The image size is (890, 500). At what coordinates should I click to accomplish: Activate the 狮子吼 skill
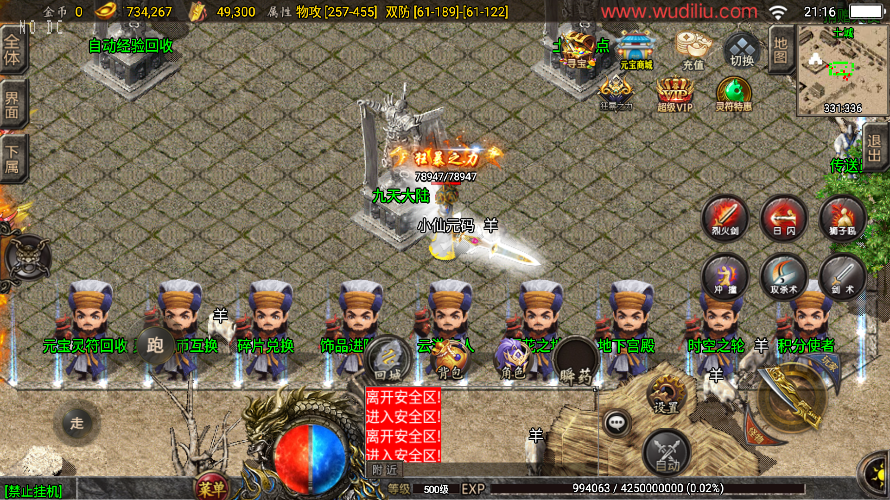843,217
